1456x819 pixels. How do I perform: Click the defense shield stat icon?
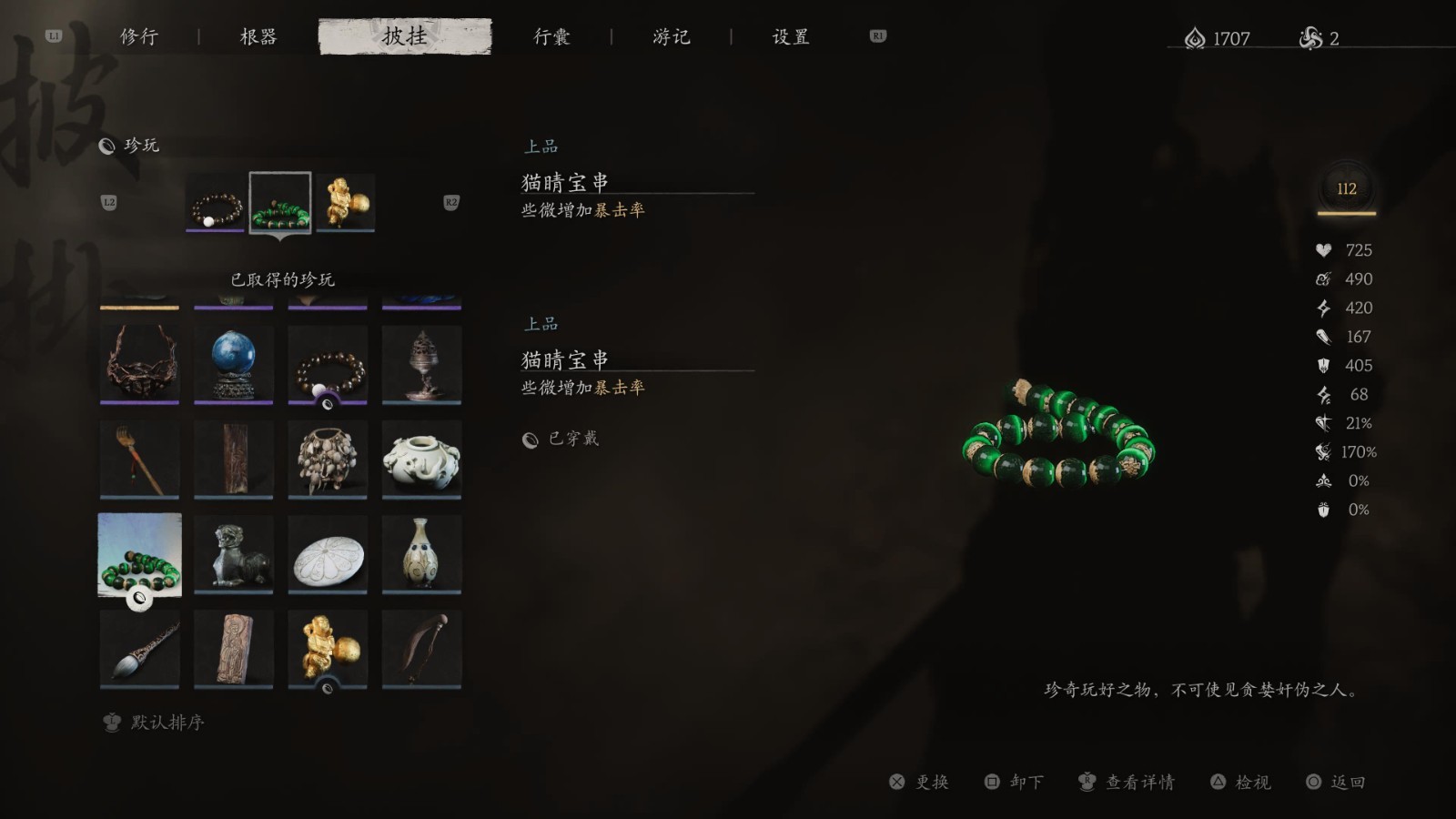(1323, 366)
